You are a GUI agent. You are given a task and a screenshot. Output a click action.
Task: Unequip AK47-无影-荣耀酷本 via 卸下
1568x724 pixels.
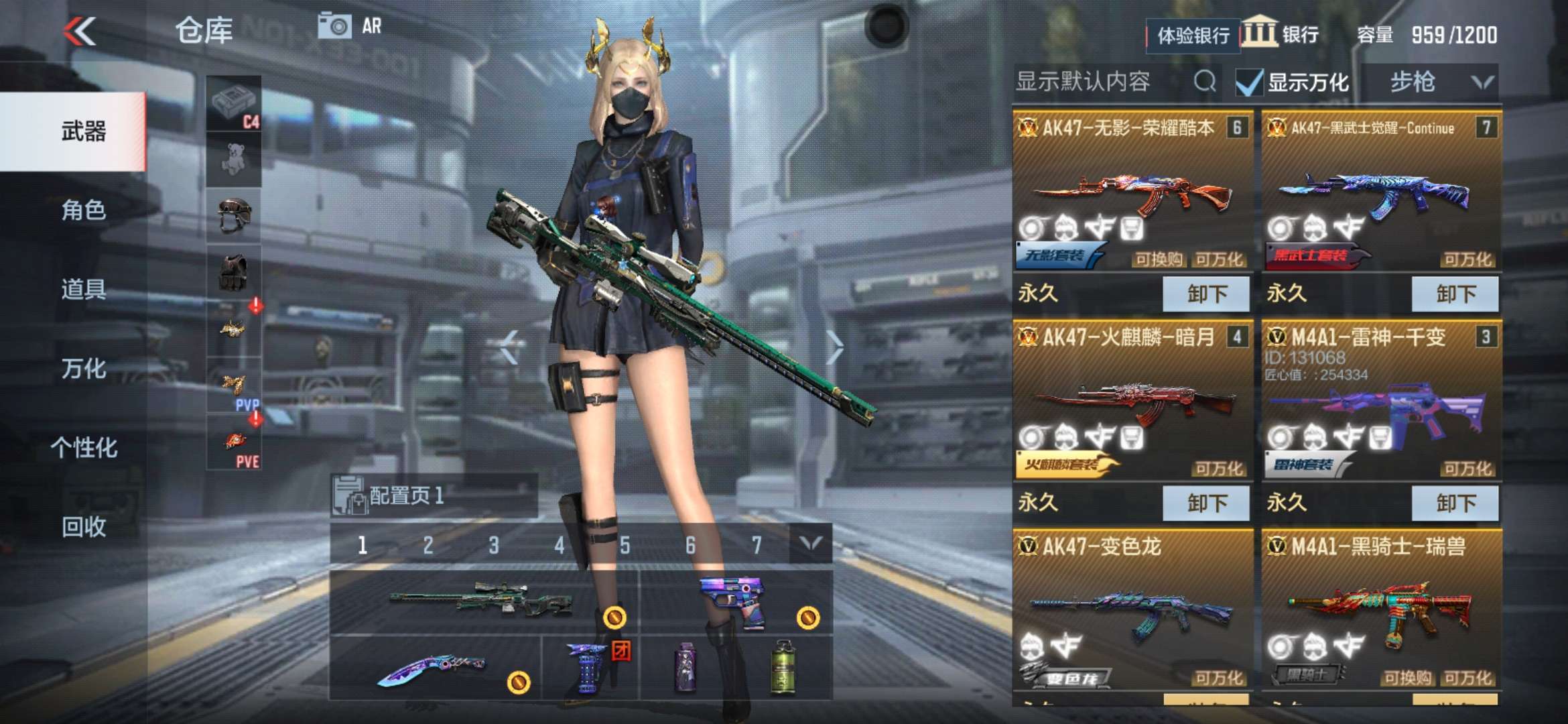(1206, 293)
